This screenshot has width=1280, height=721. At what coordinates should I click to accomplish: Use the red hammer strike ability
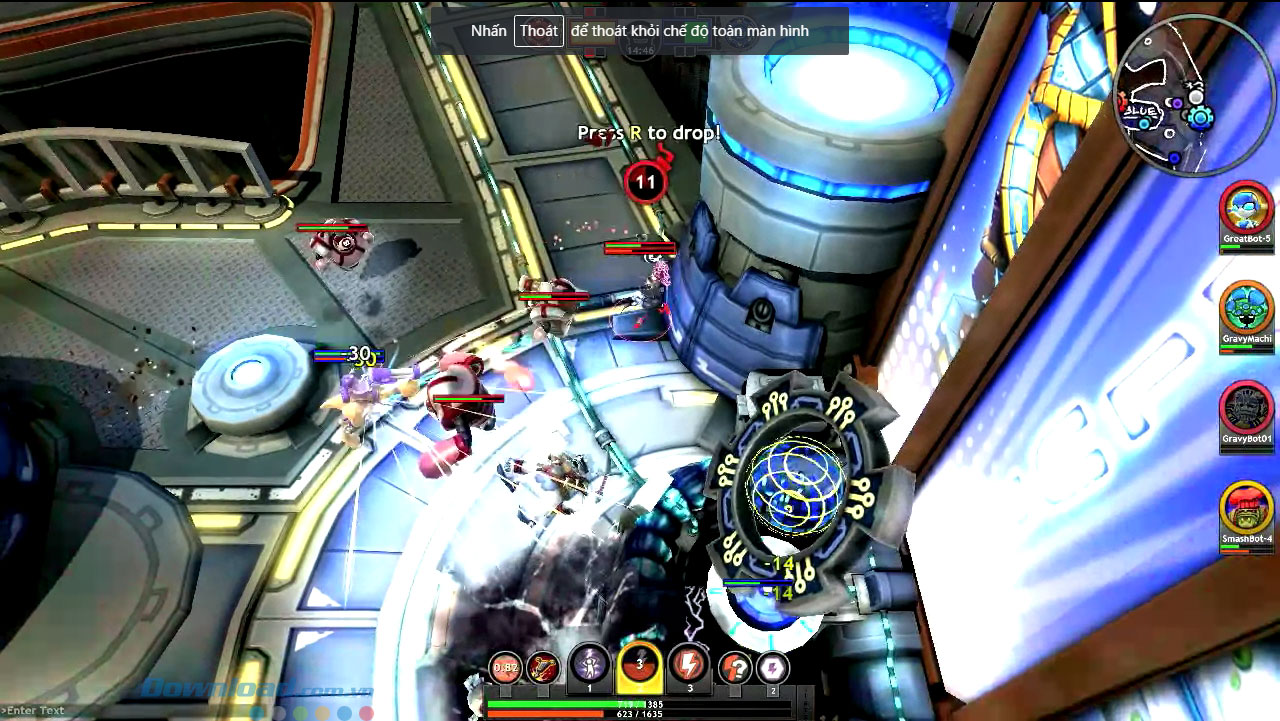543,667
